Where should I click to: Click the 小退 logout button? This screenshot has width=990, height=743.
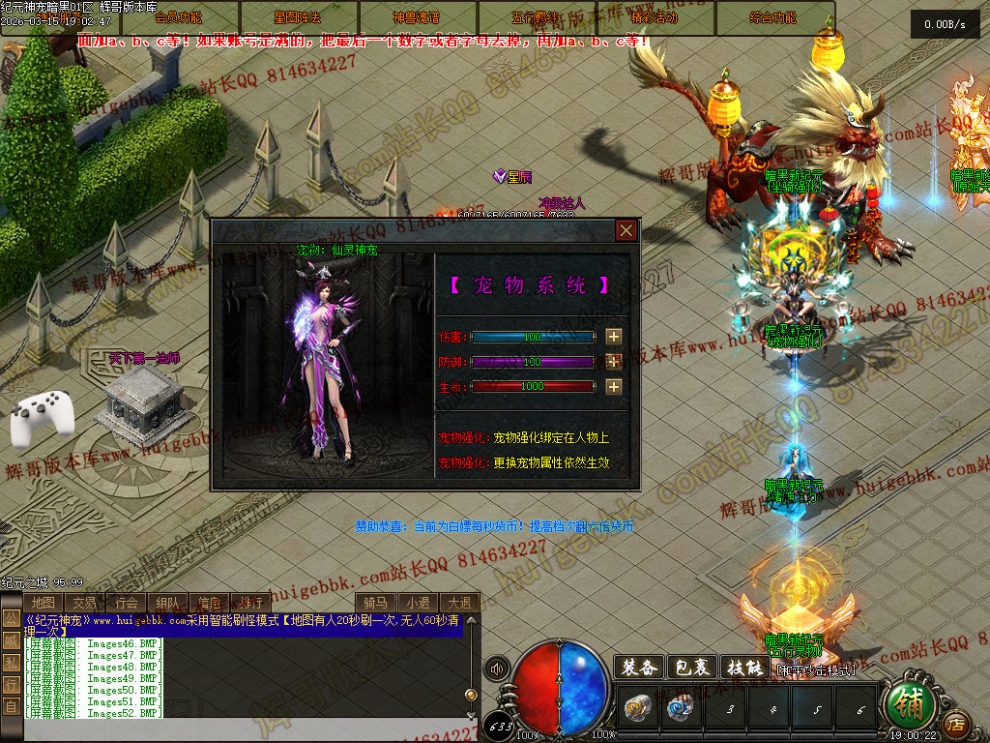point(417,602)
